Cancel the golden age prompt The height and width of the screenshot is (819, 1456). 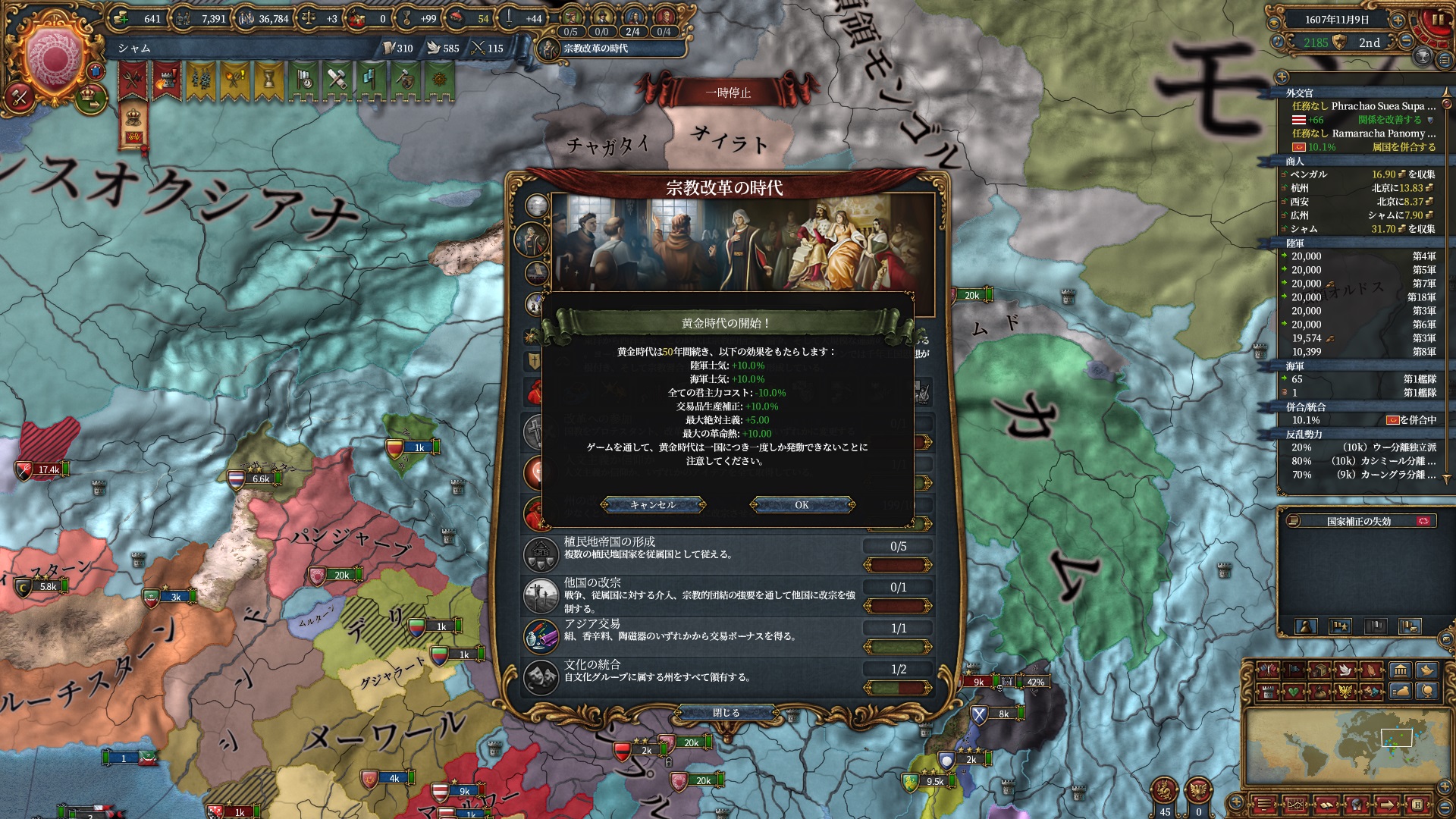tap(652, 505)
